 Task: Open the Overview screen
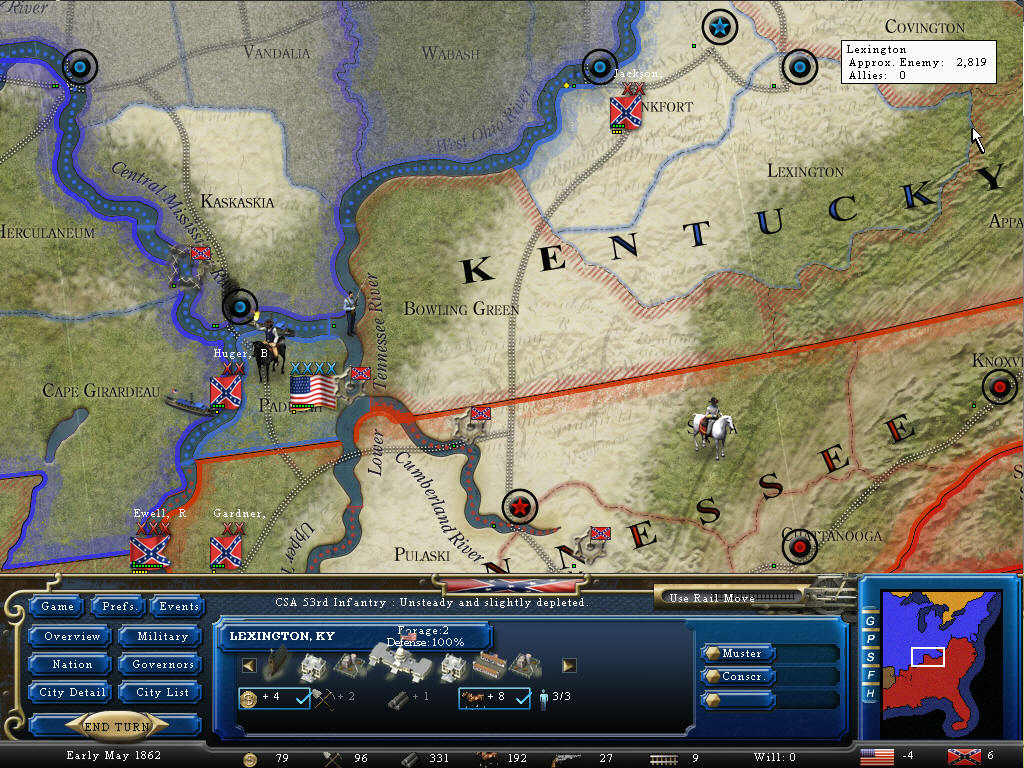coord(71,636)
